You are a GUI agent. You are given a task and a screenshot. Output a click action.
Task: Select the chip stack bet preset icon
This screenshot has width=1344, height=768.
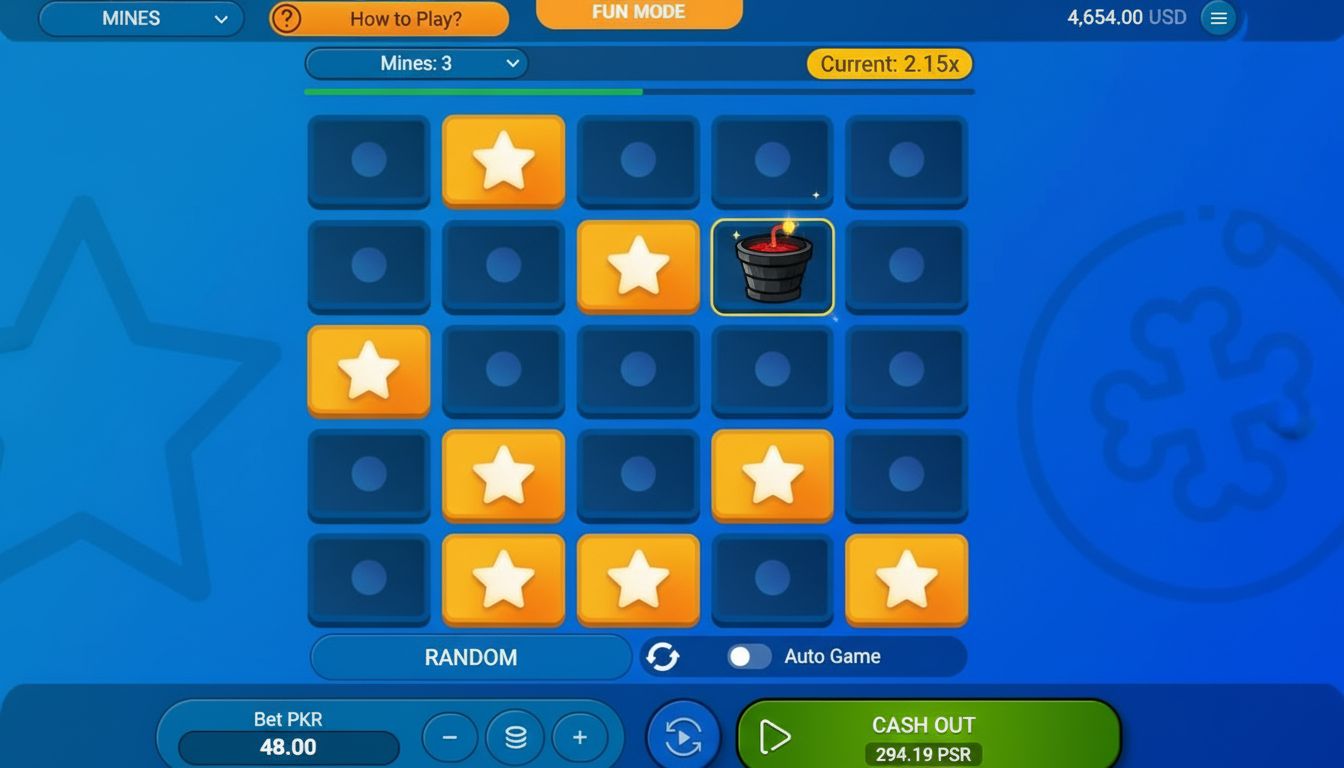[x=515, y=737]
